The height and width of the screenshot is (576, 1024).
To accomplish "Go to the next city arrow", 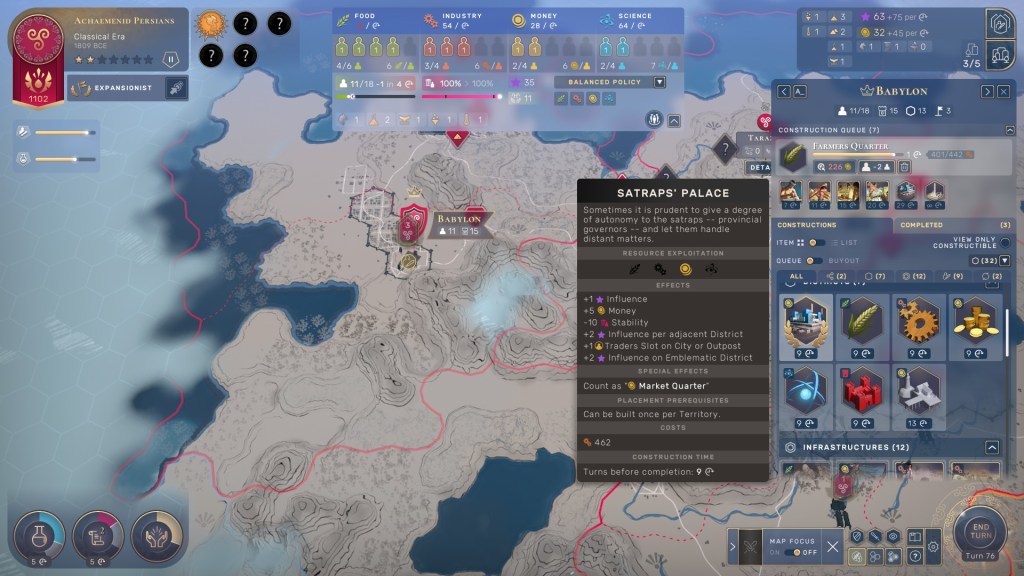I will pyautogui.click(x=987, y=91).
